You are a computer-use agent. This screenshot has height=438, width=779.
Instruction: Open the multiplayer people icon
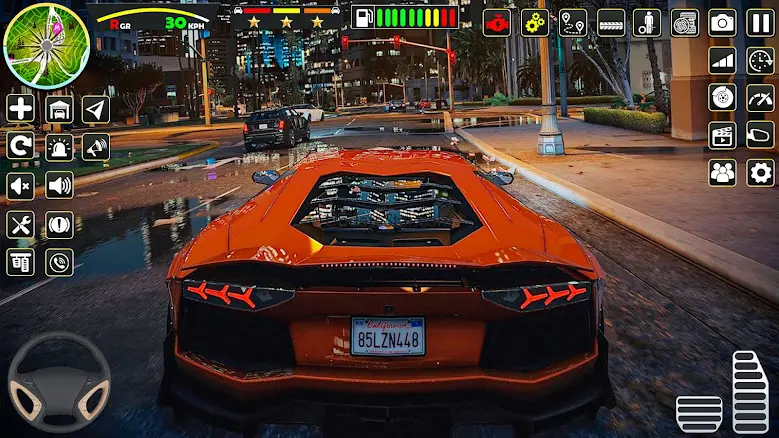click(x=722, y=172)
